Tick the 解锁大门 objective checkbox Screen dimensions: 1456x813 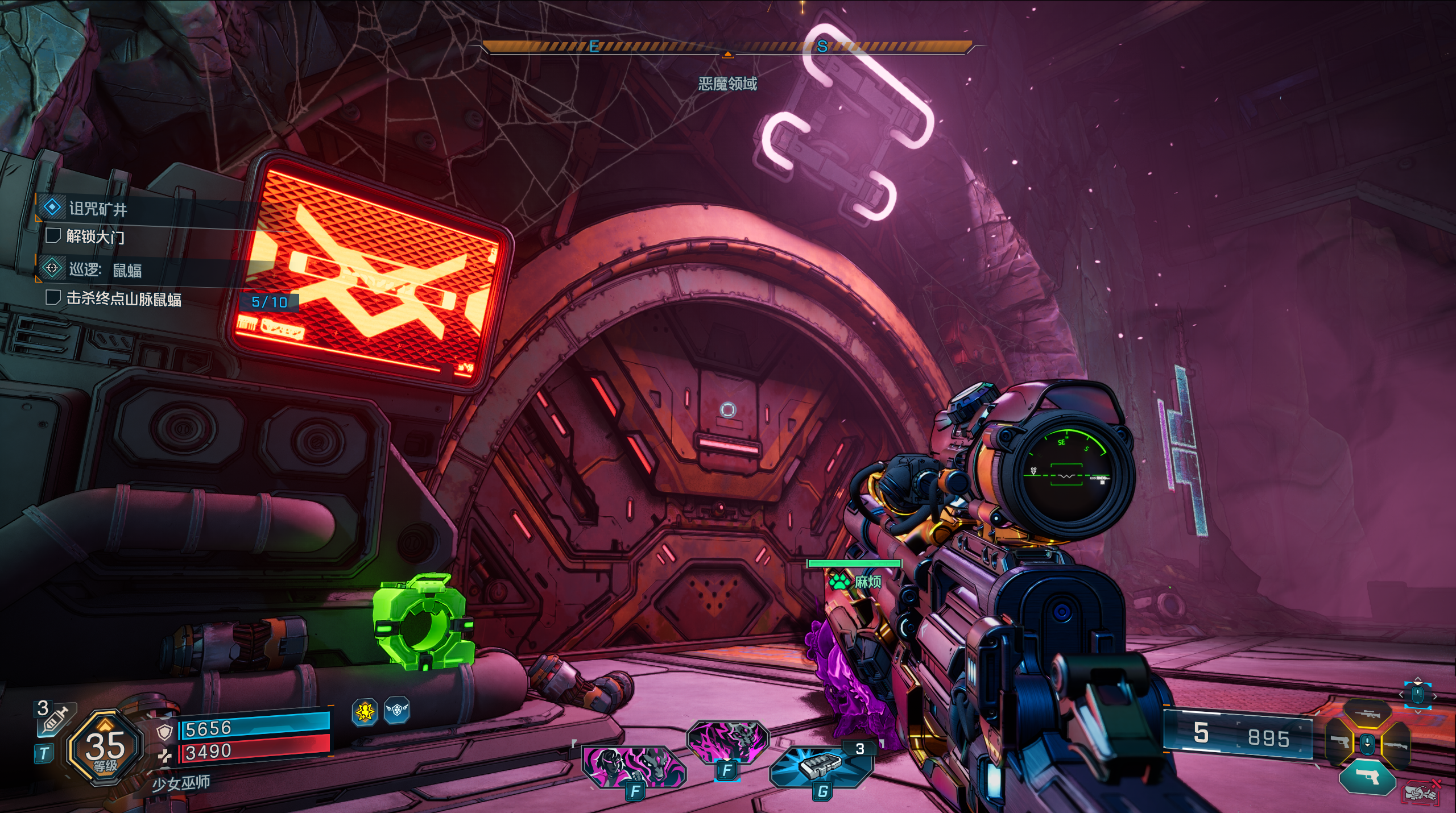click(53, 236)
